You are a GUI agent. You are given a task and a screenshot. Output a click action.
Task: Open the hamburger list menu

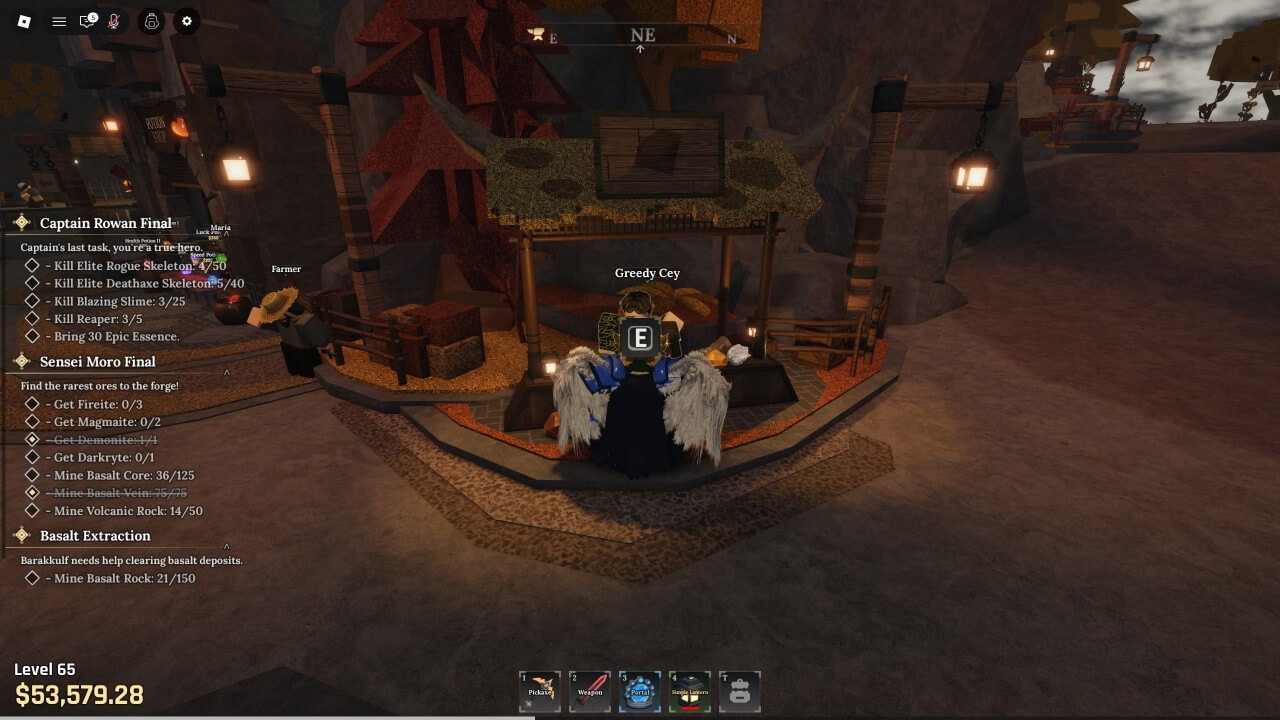click(x=59, y=21)
